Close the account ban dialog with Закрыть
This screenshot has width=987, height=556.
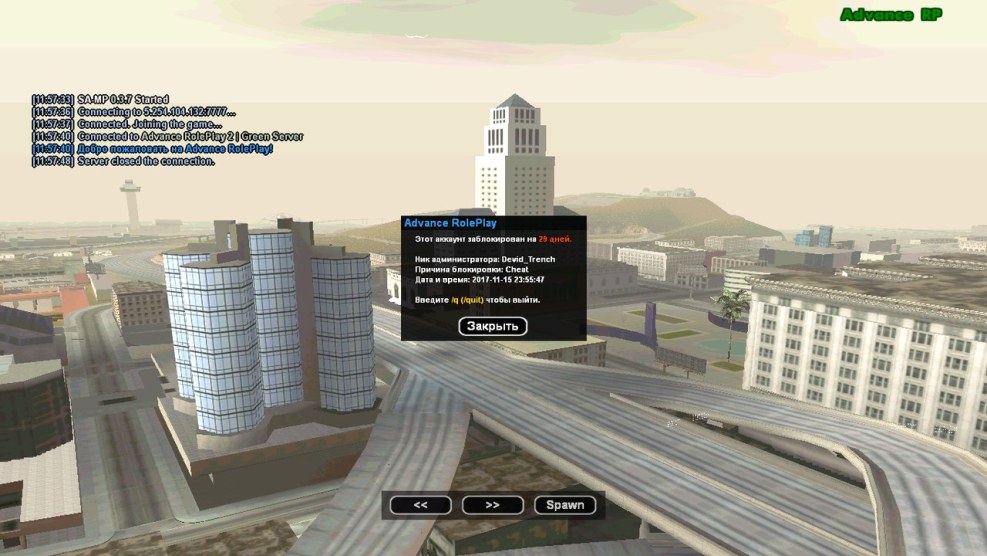coord(492,326)
